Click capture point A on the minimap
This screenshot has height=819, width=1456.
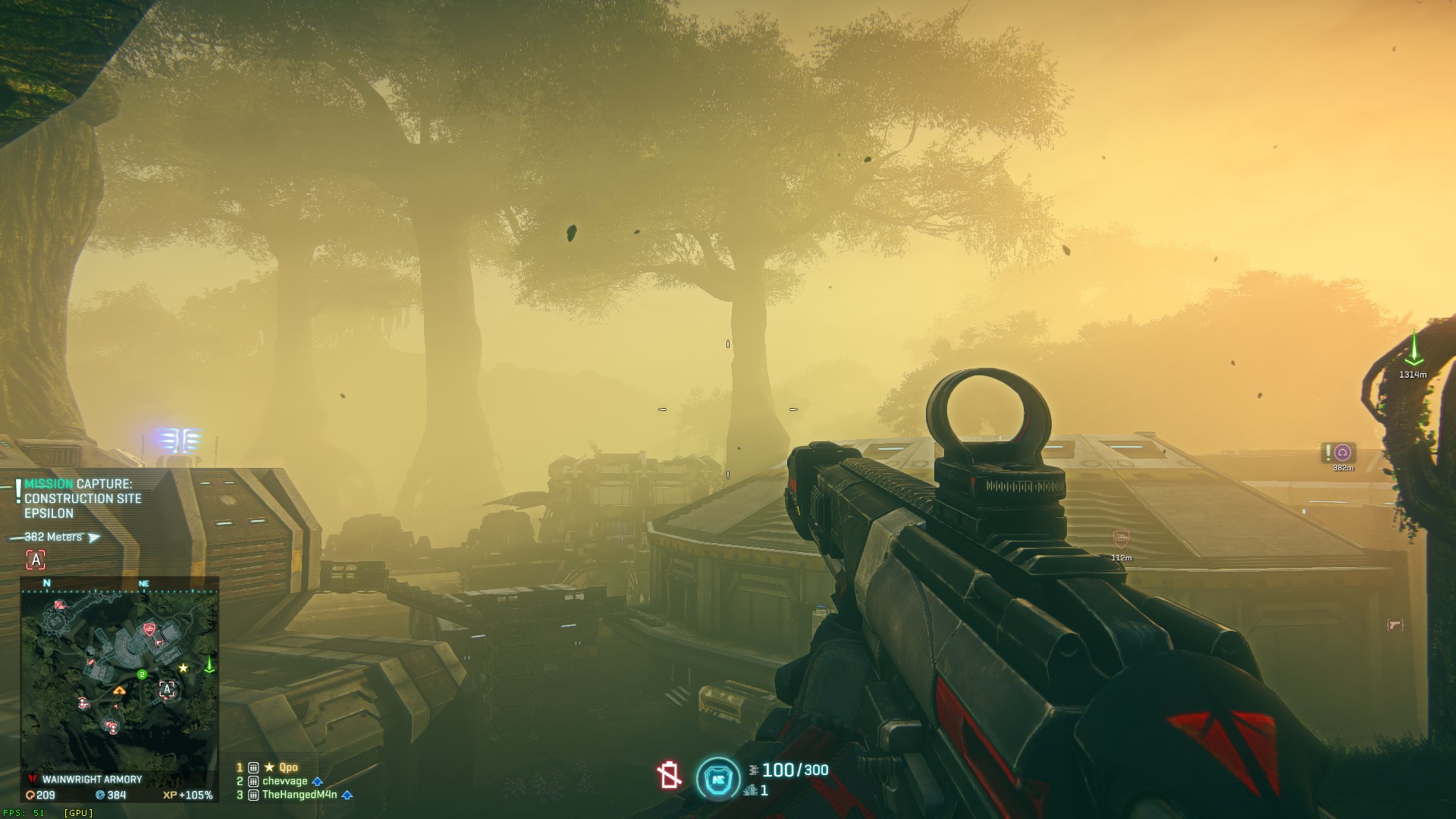pyautogui.click(x=167, y=689)
